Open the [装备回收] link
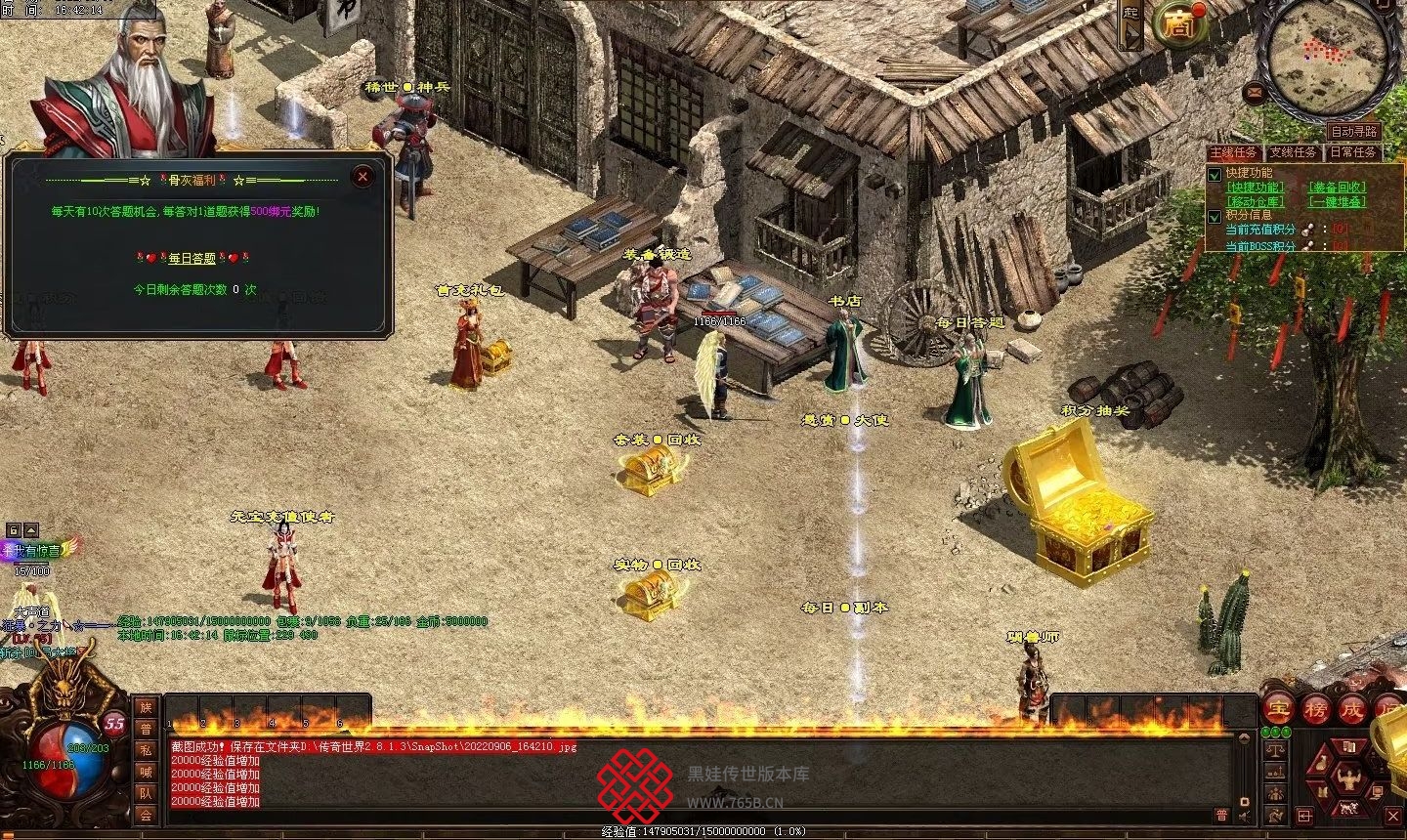The height and width of the screenshot is (840, 1407). point(1337,188)
